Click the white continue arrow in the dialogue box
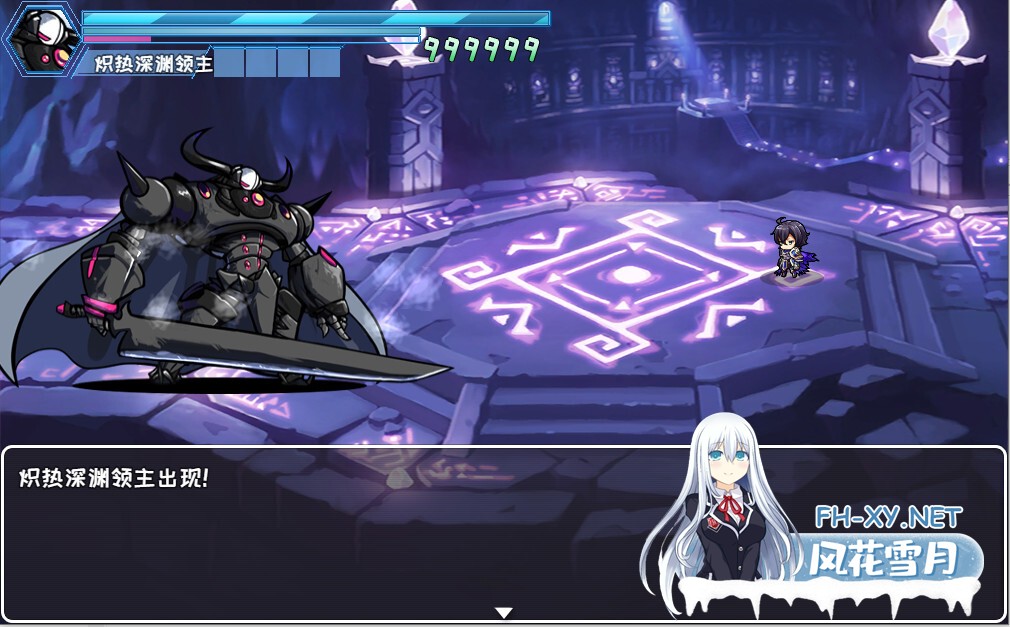The image size is (1010, 627). (504, 612)
